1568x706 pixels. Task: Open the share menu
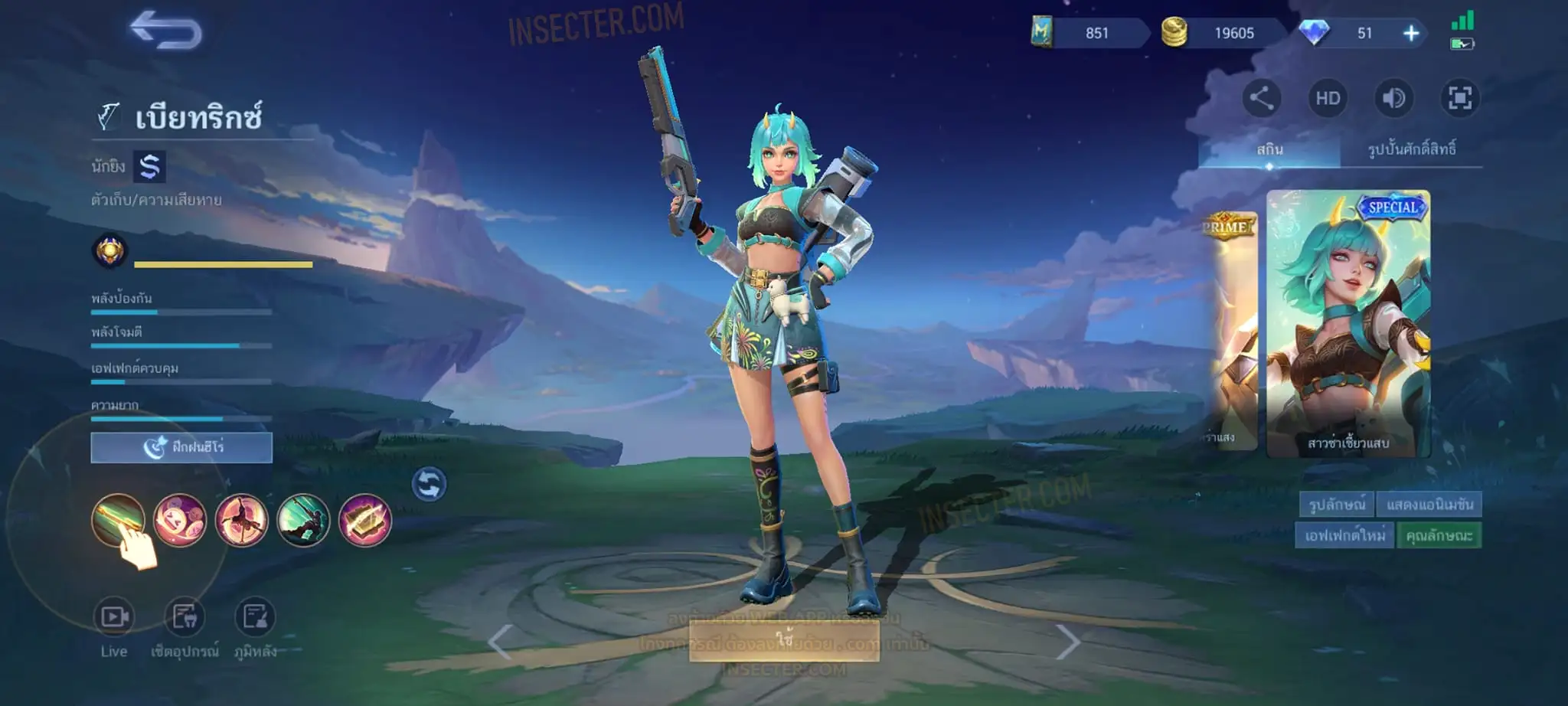coord(1261,98)
